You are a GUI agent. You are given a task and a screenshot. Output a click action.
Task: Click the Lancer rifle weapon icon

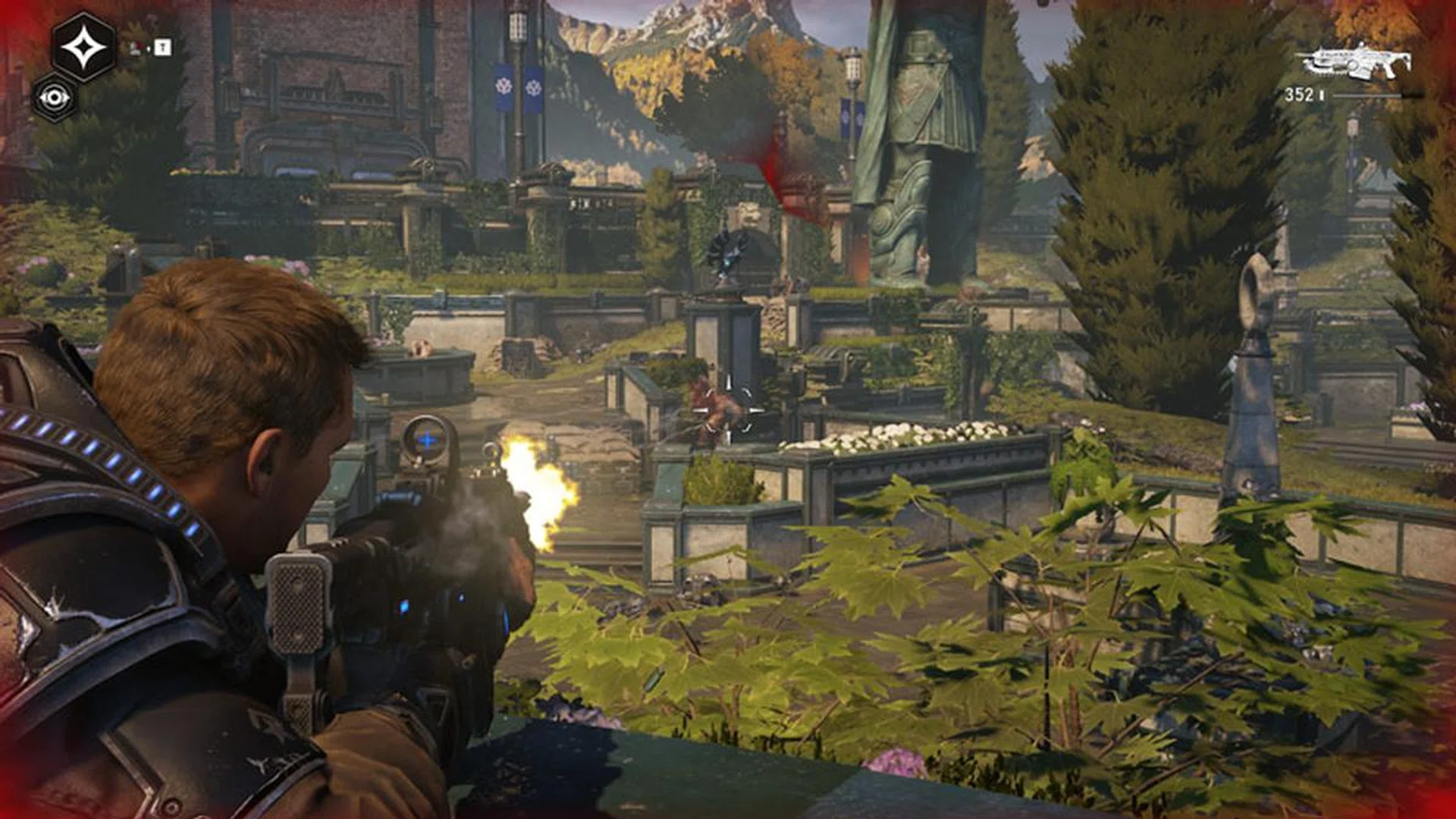tap(1354, 62)
